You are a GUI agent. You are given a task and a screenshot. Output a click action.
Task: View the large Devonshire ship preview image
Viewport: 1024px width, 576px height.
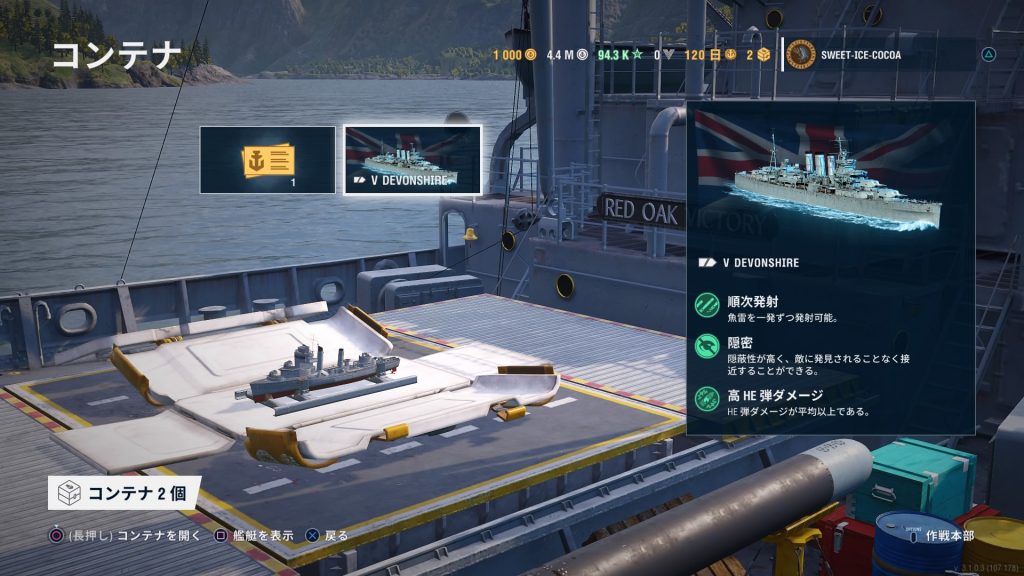click(x=831, y=176)
